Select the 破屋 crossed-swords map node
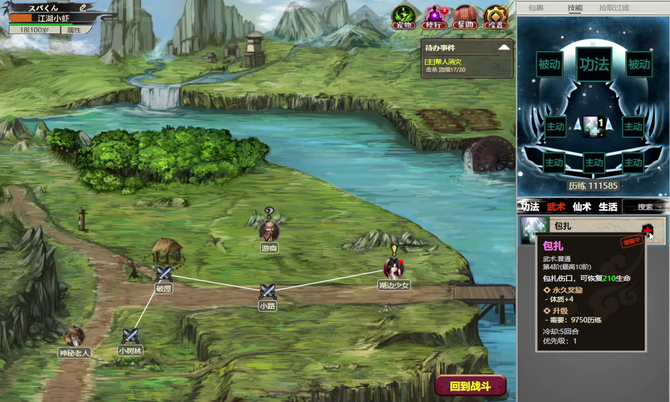This screenshot has width=670, height=402. pos(164,274)
